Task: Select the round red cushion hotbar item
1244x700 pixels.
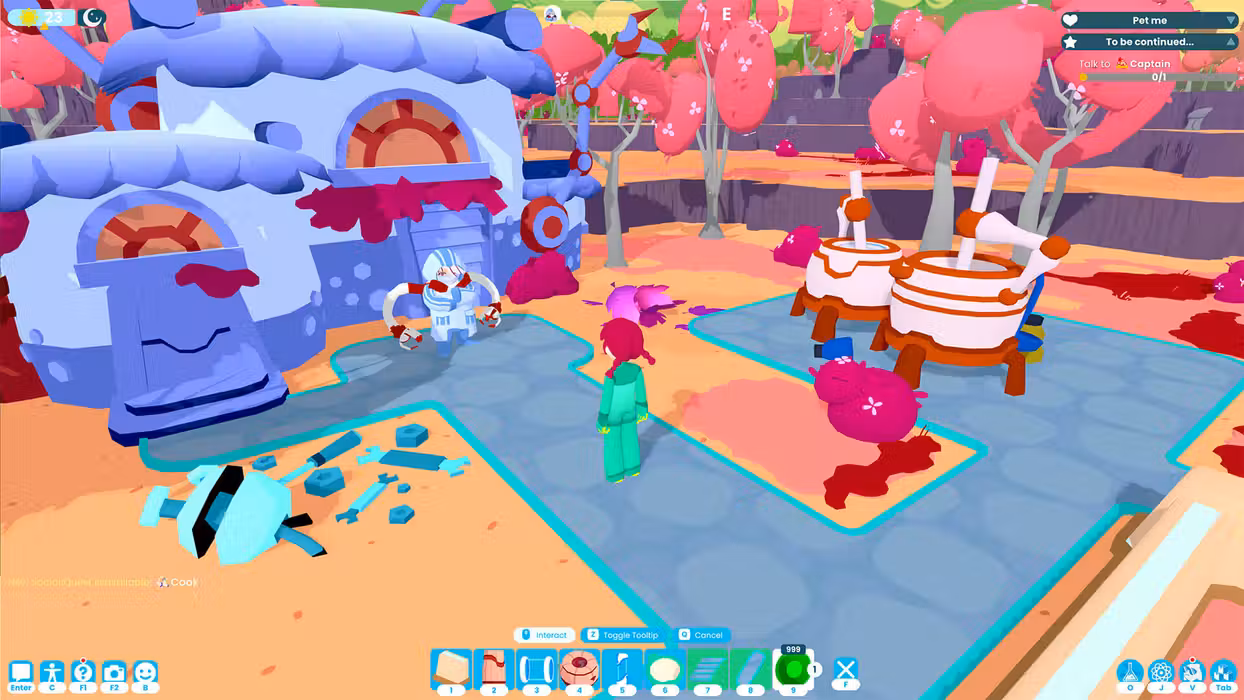Action: point(579,669)
